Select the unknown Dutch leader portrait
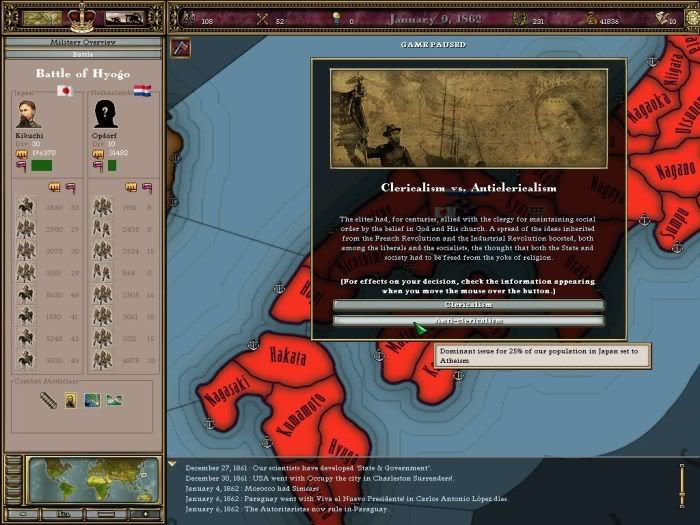 tap(104, 112)
